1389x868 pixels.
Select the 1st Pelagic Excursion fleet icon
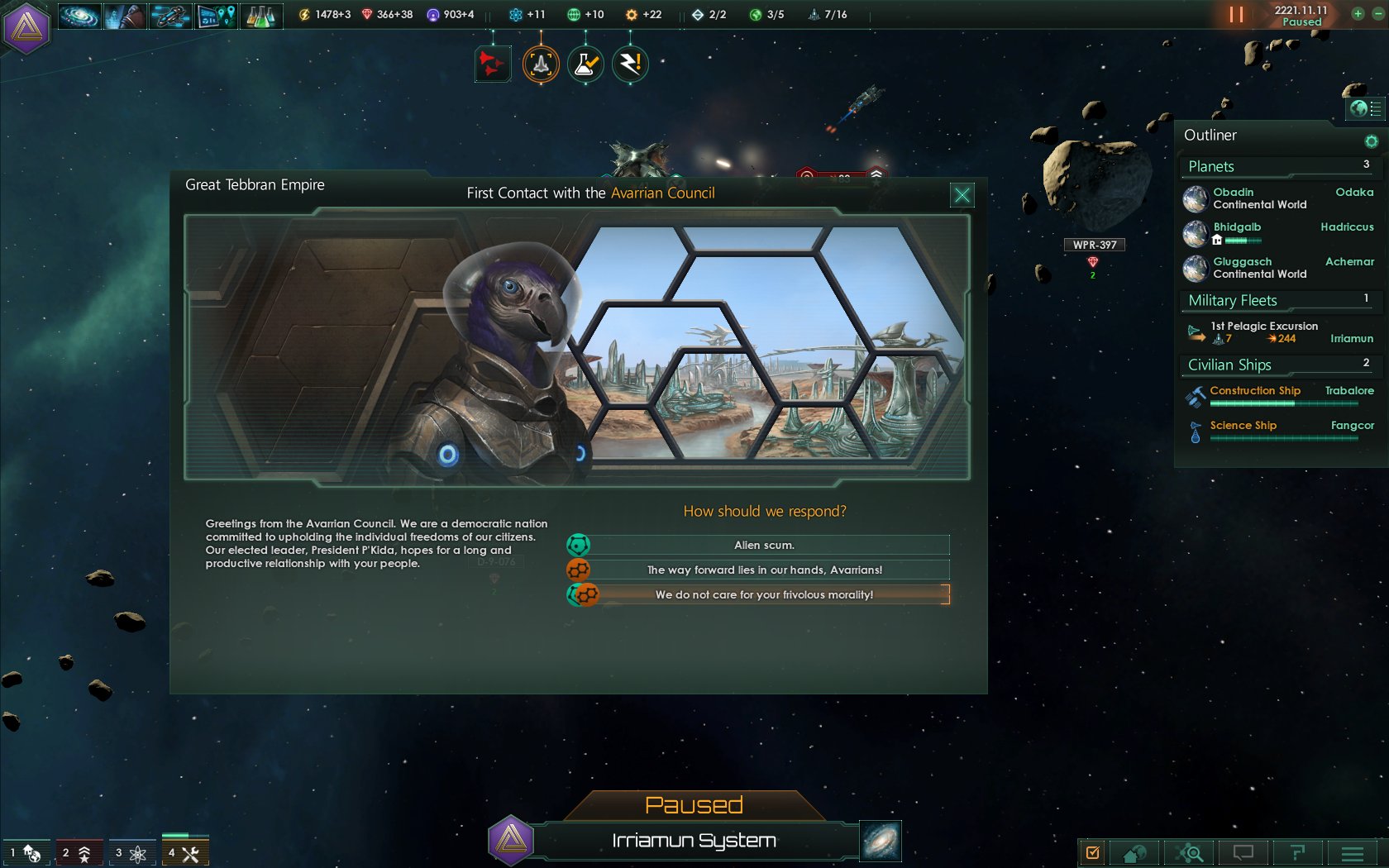tap(1196, 331)
